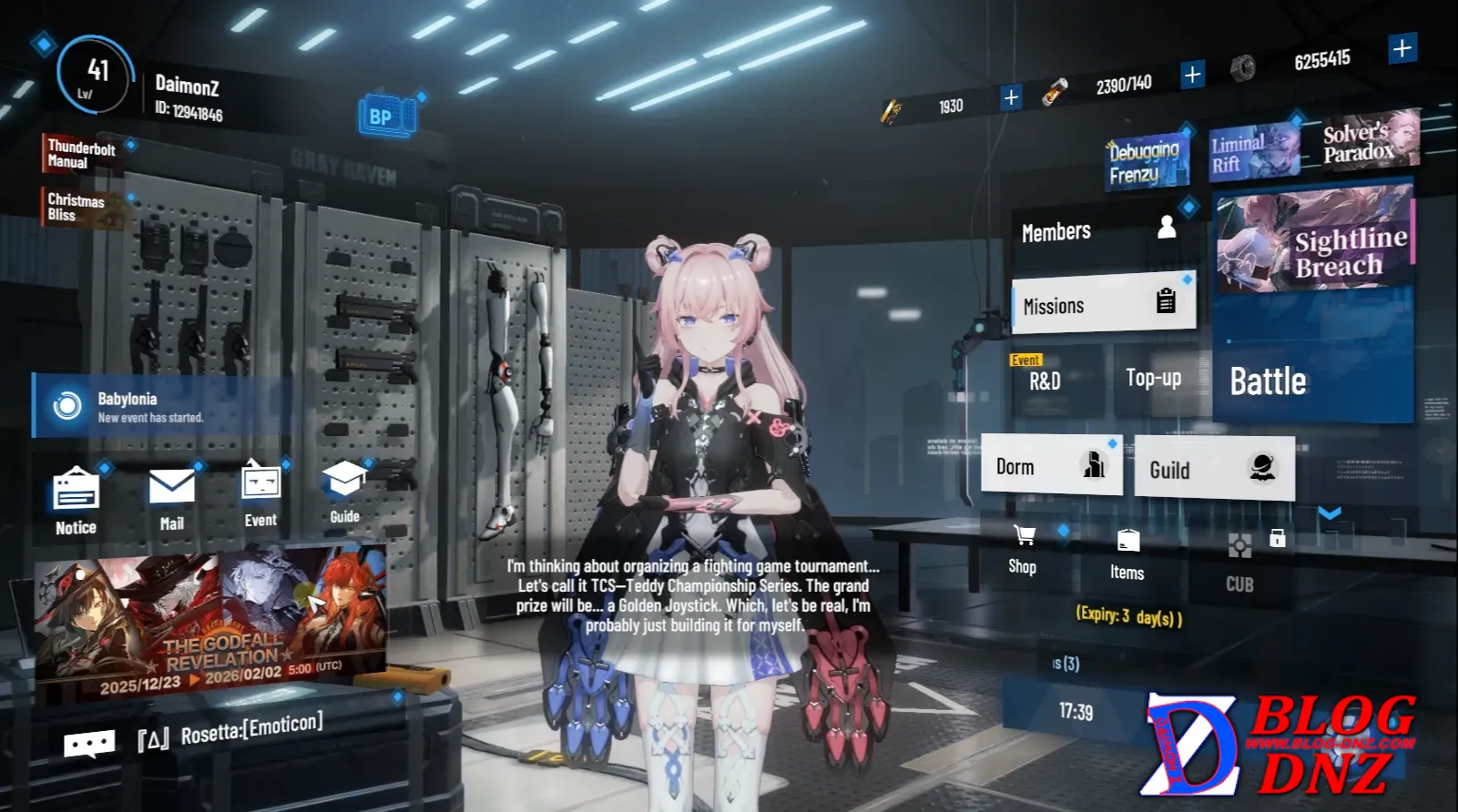The width and height of the screenshot is (1458, 812).
Task: Open the Top-up store
Action: 1154,378
